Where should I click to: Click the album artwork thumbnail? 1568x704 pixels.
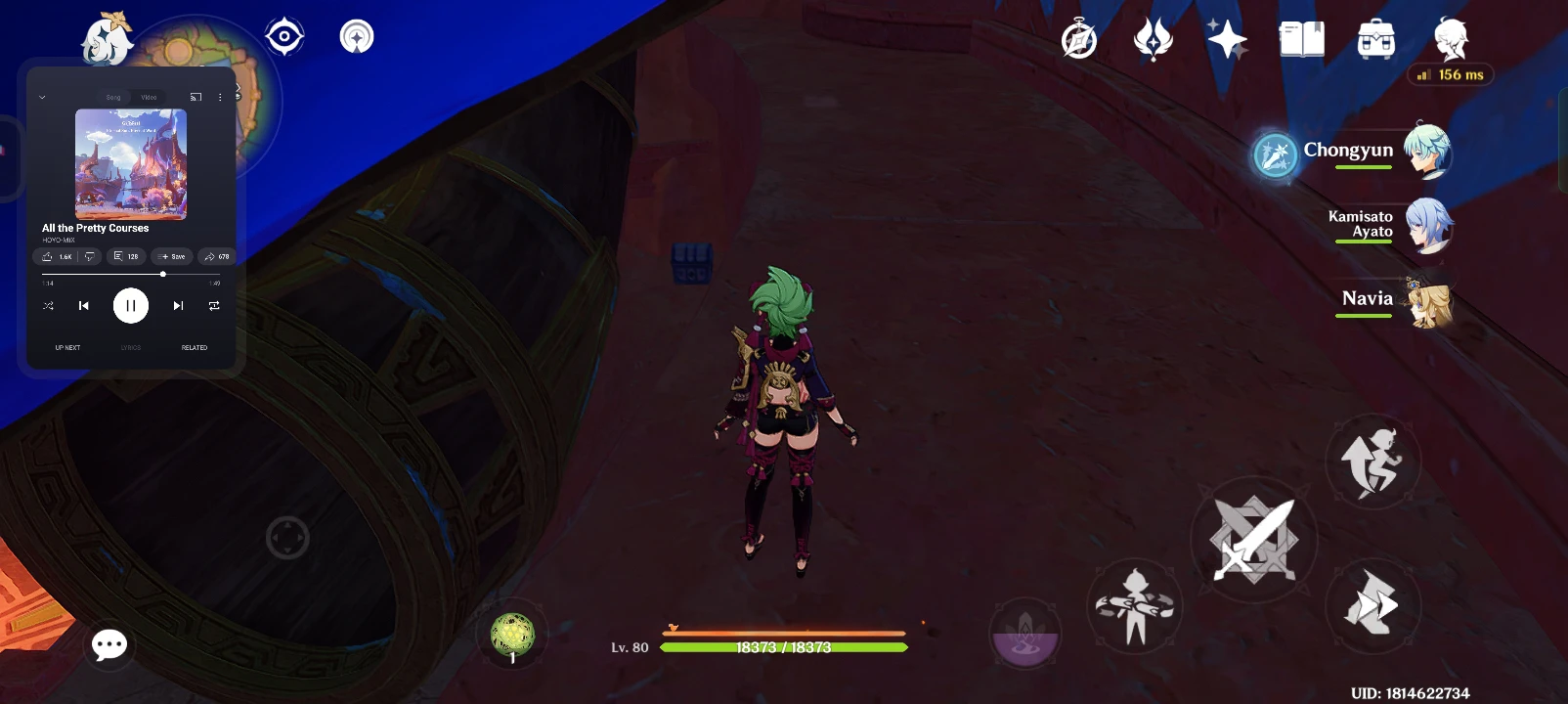pos(131,166)
